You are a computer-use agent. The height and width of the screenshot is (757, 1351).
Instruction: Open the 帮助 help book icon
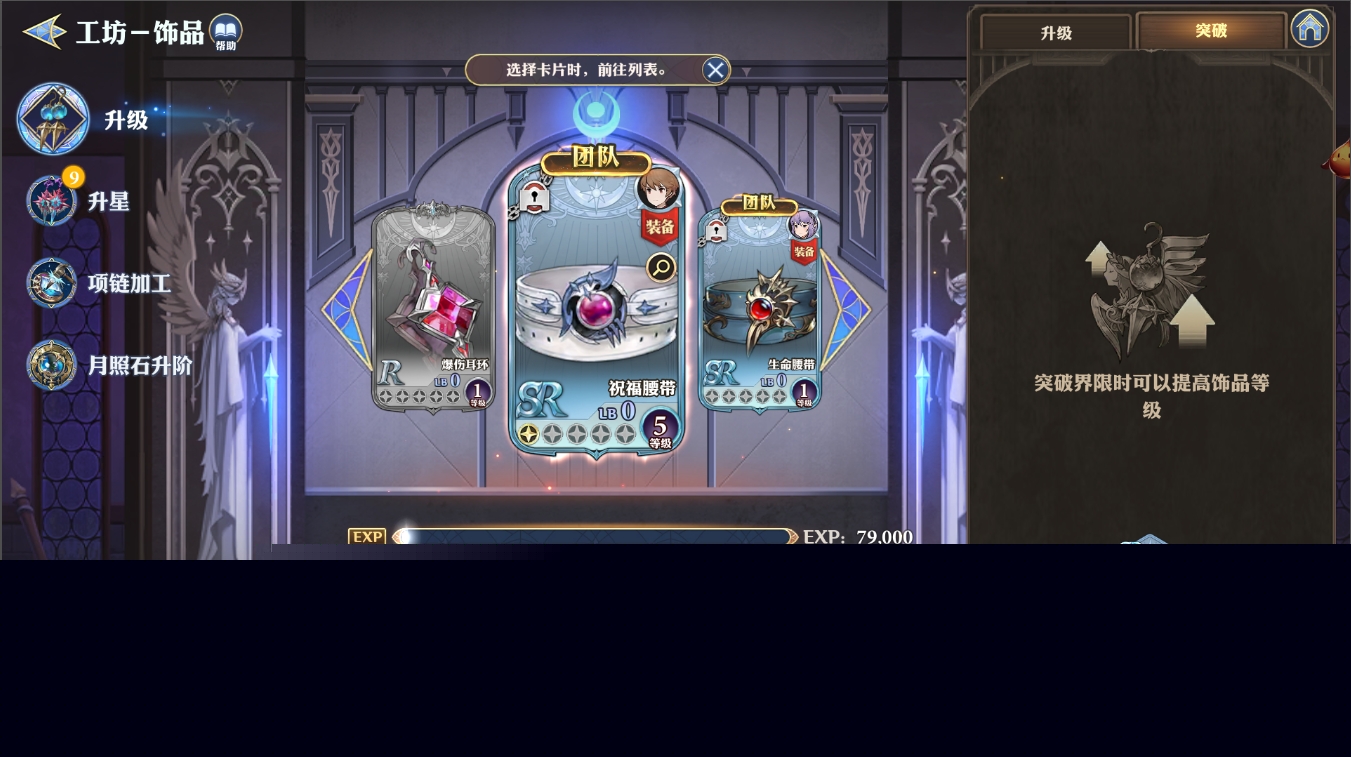225,32
